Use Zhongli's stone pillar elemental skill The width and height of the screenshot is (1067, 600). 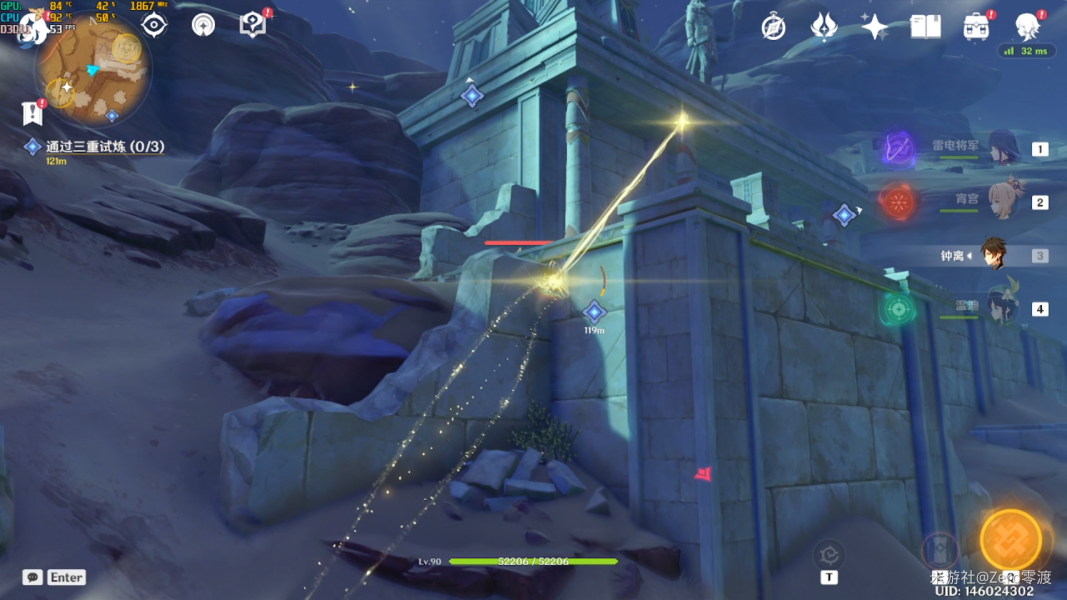pyautogui.click(x=939, y=550)
